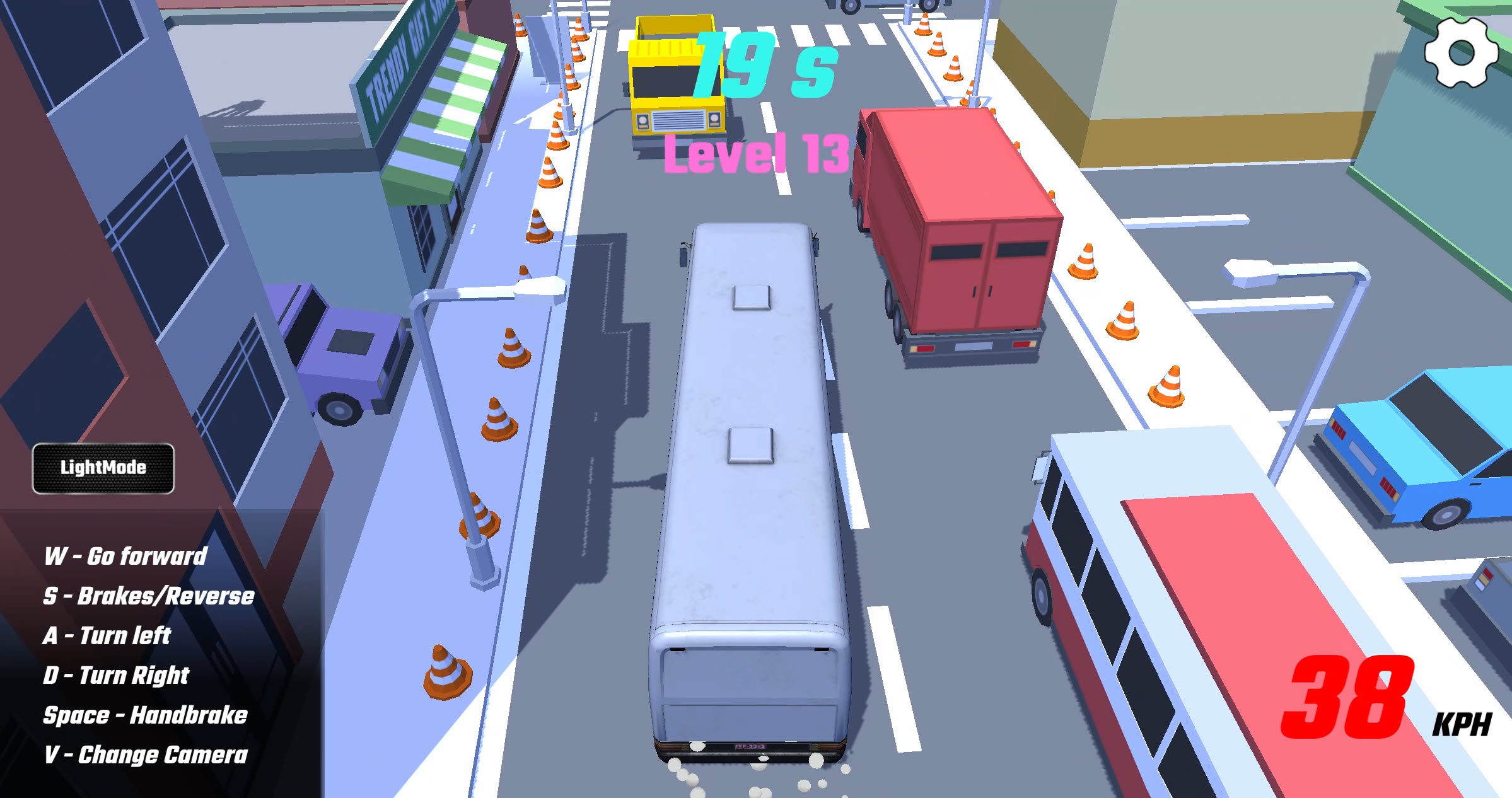This screenshot has width=1512, height=798.
Task: Toggle the Space - Handbrake option
Action: pos(146,715)
